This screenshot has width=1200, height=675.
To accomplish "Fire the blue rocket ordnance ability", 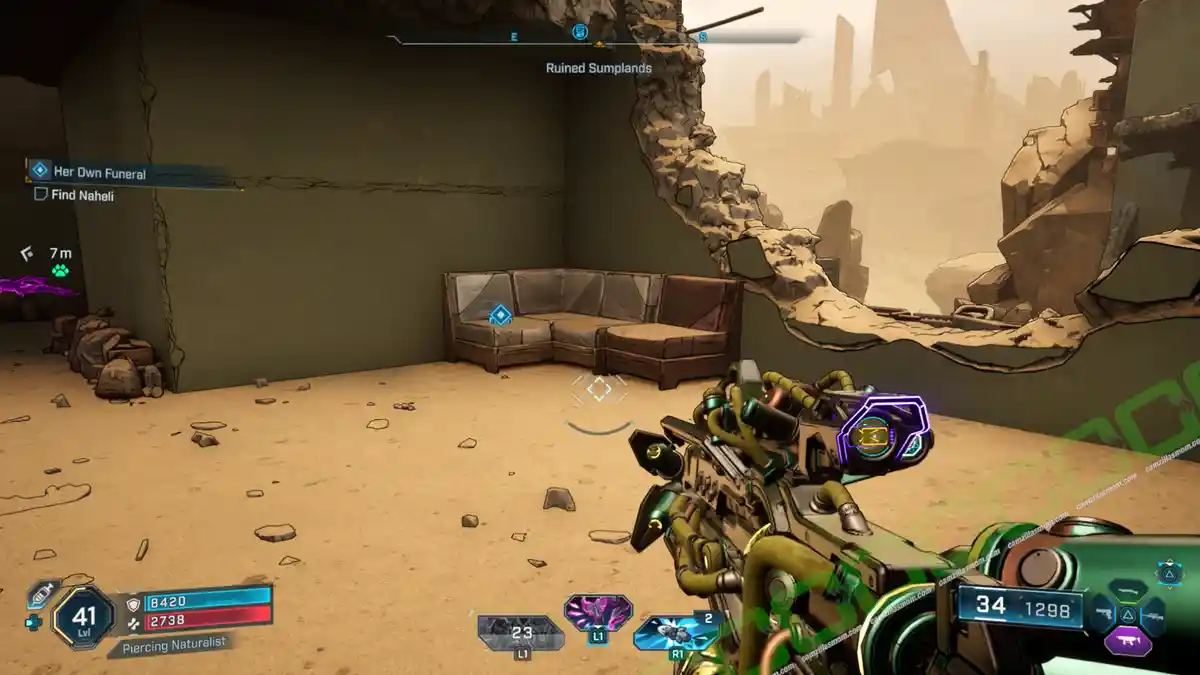I will tap(677, 632).
